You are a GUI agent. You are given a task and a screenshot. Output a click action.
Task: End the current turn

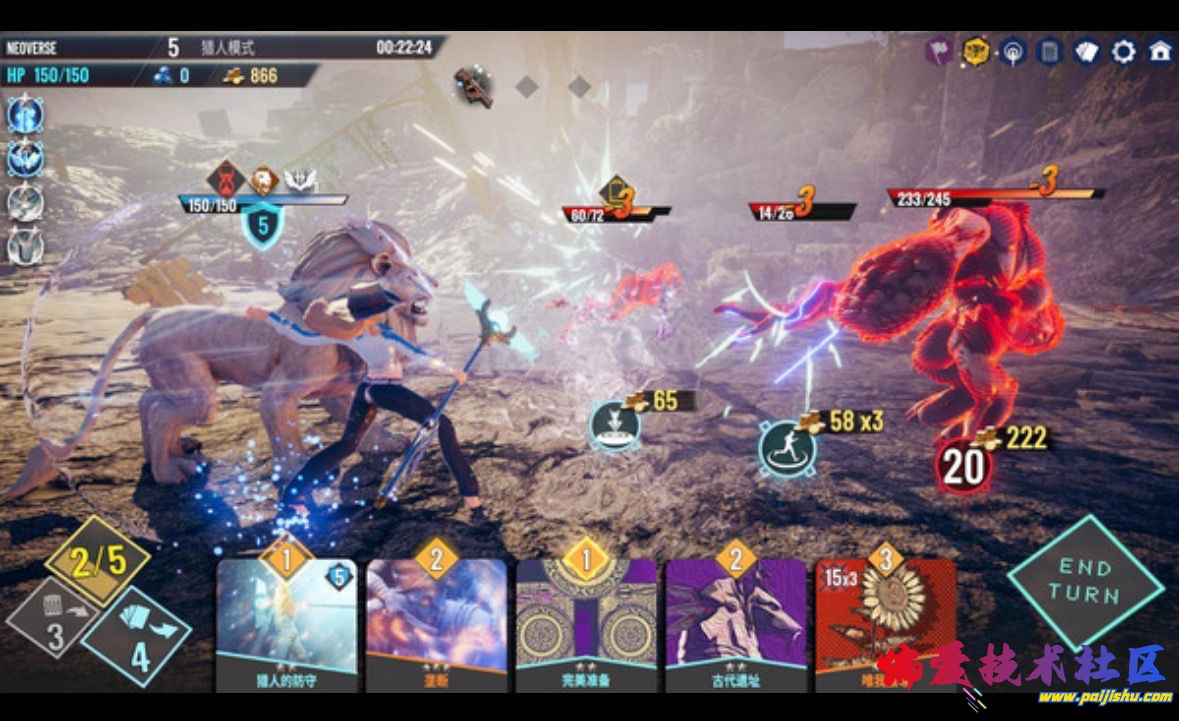pos(1085,581)
